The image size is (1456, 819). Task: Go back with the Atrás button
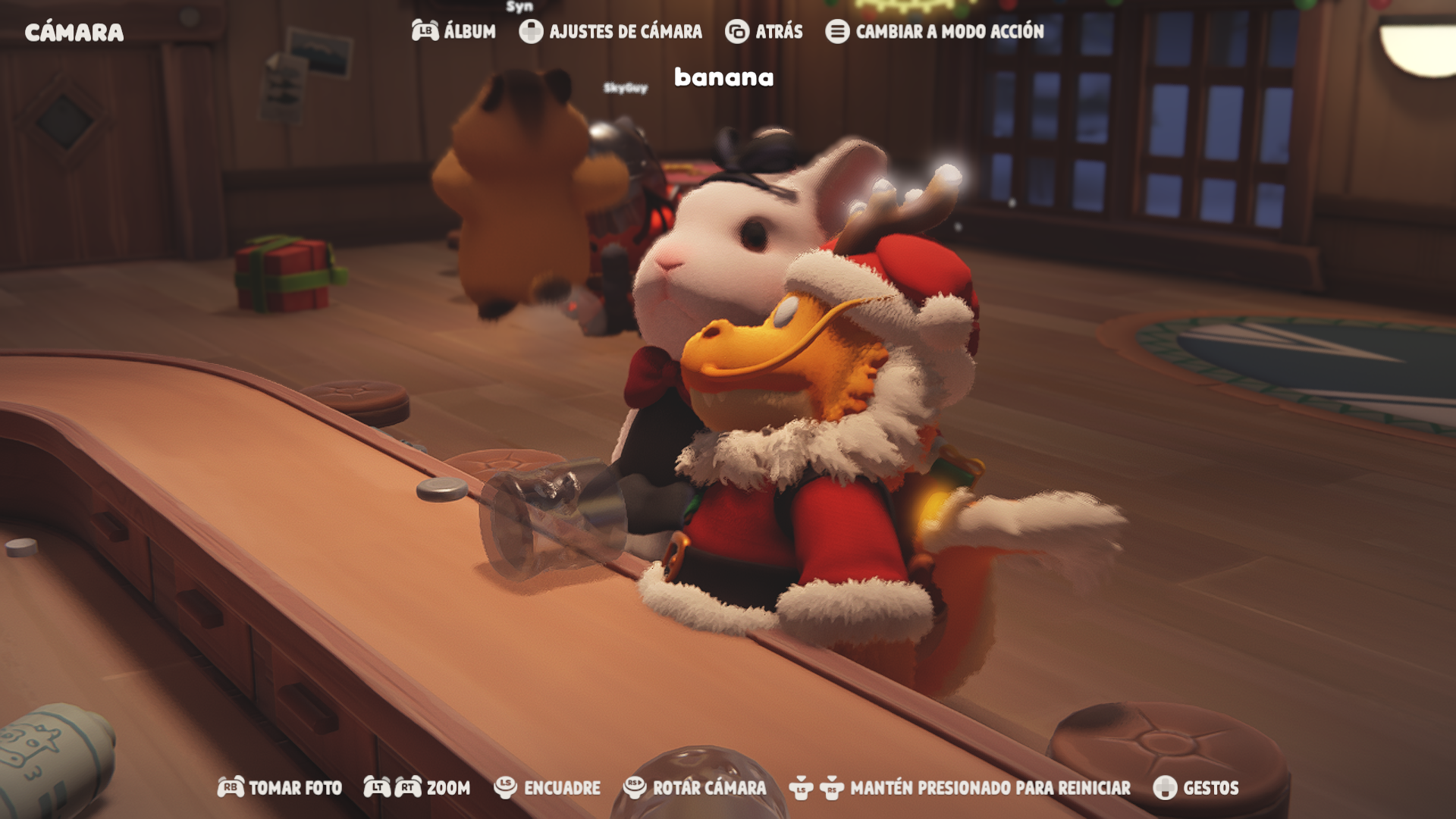click(x=764, y=31)
